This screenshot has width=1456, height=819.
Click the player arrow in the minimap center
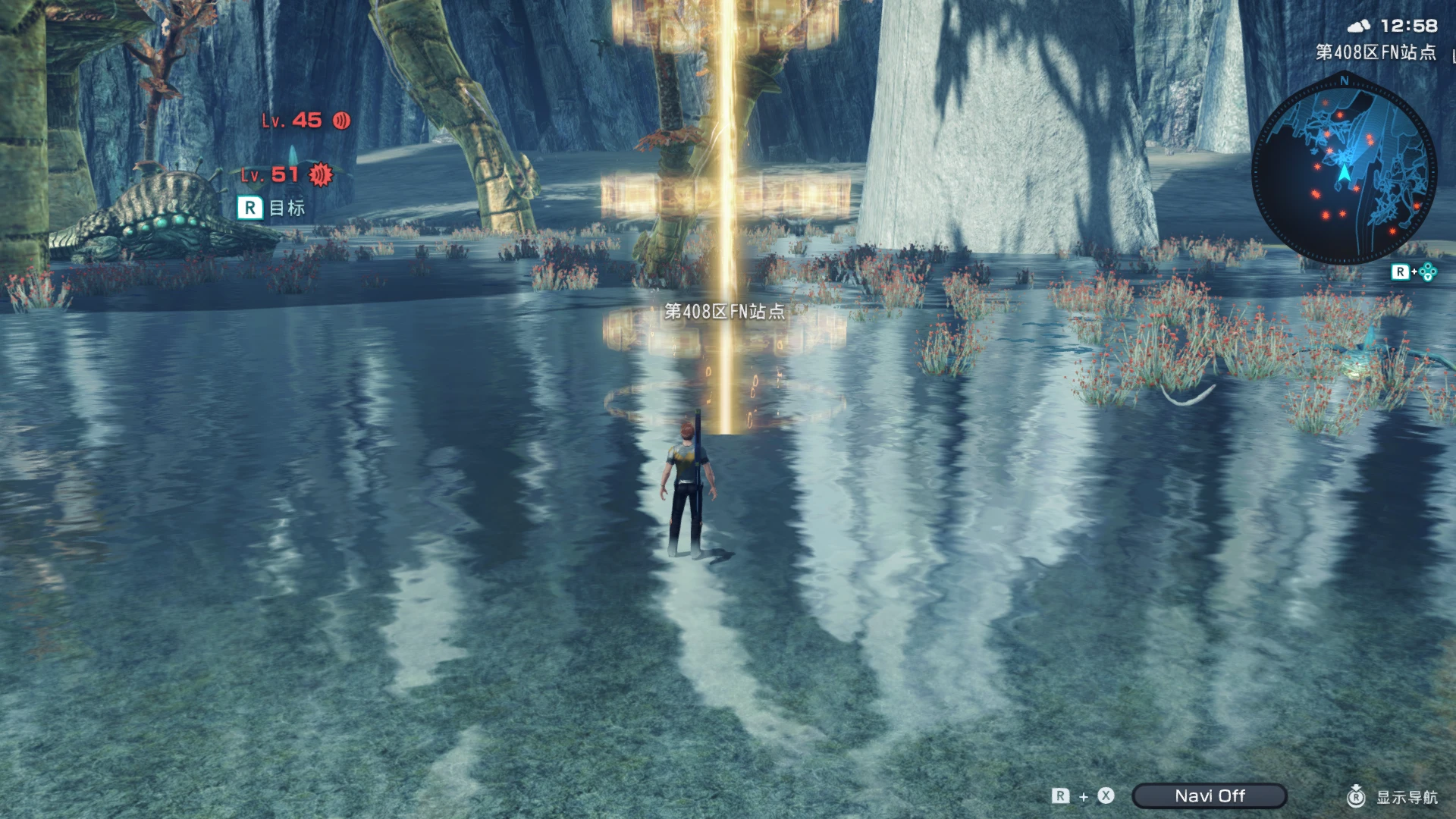tap(1344, 174)
